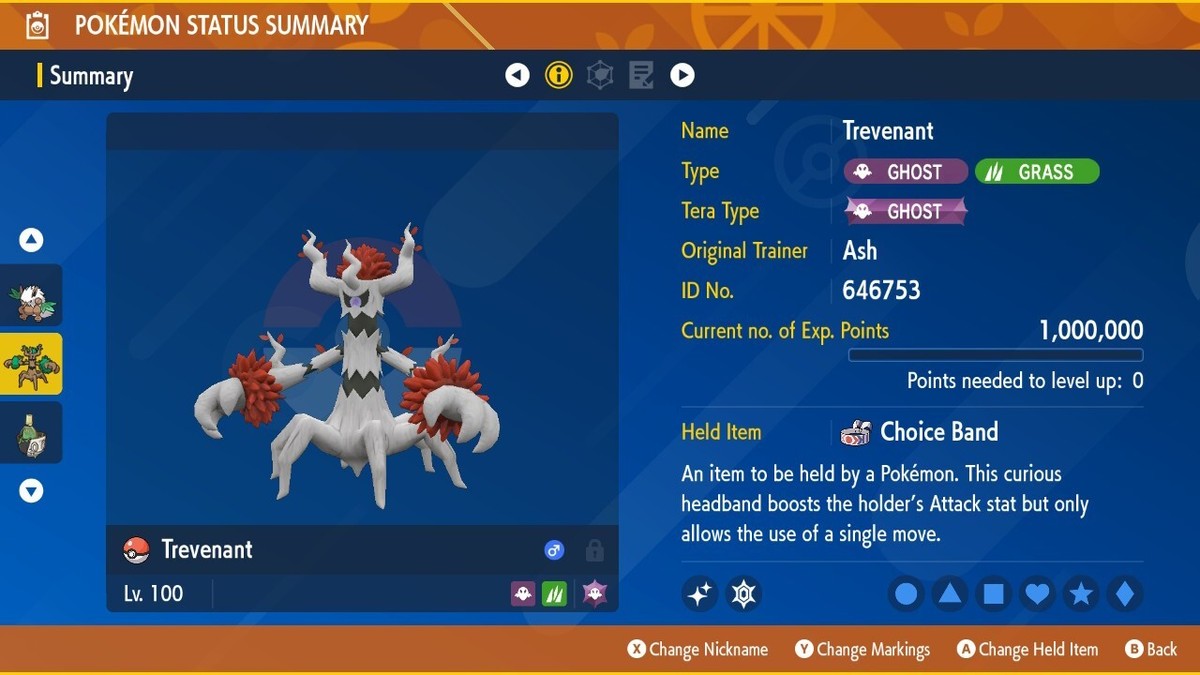This screenshot has height=675, width=1200.
Task: Advance with the next summary page arrow
Action: tap(682, 75)
